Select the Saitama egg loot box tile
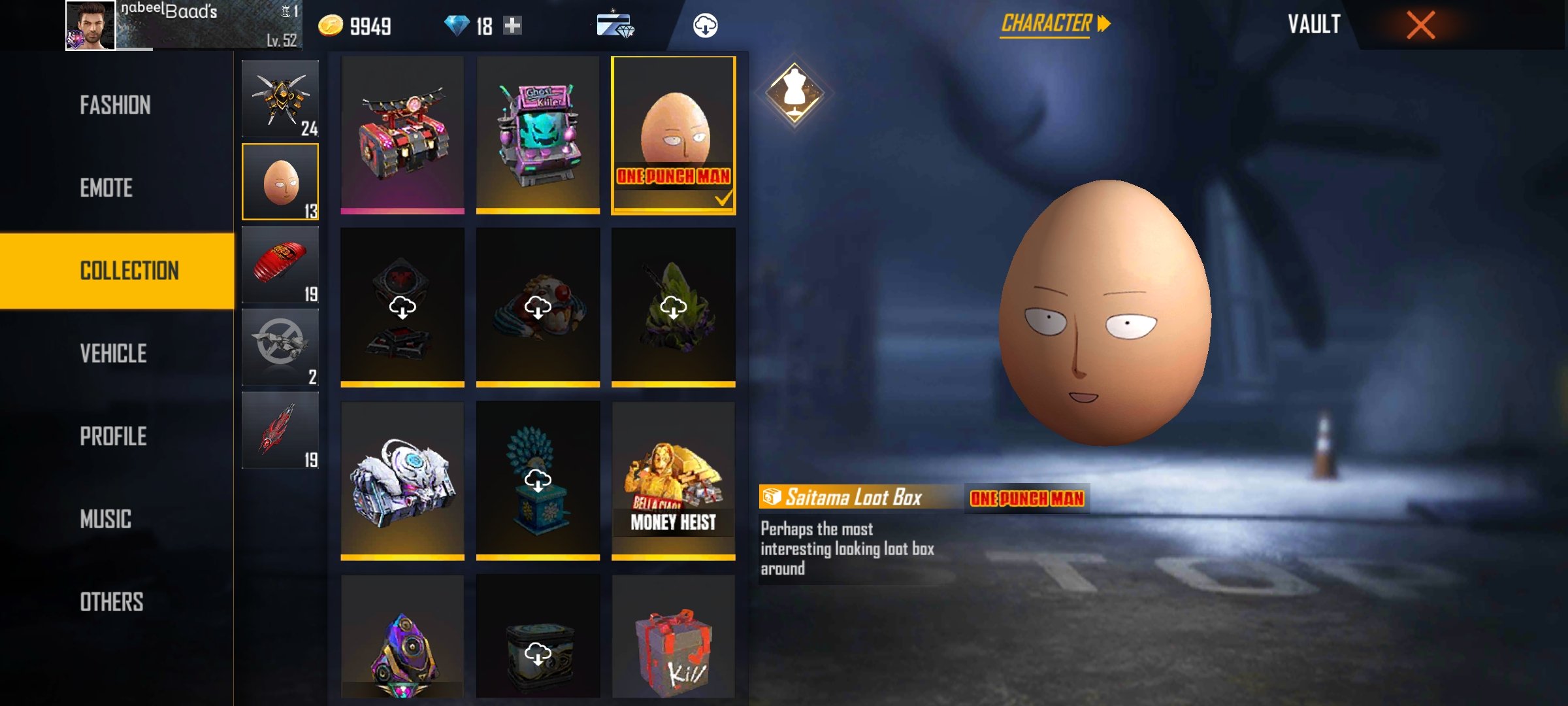The image size is (1568, 706). [673, 135]
